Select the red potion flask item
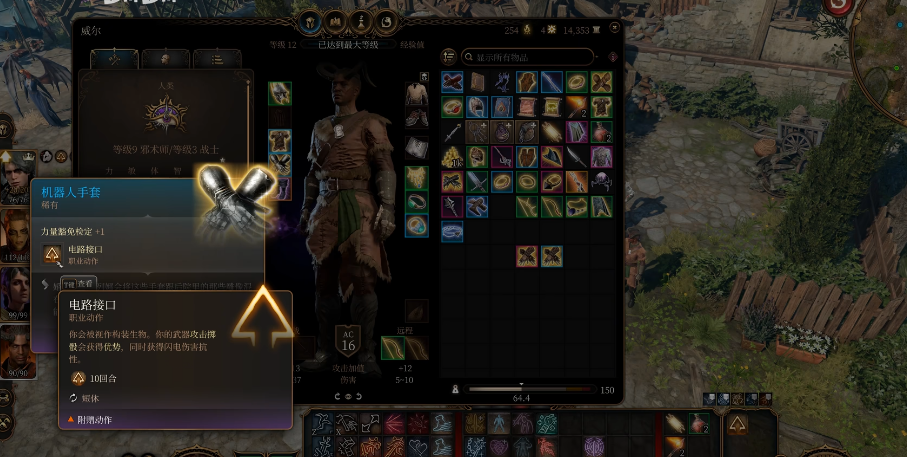 pyautogui.click(x=601, y=132)
